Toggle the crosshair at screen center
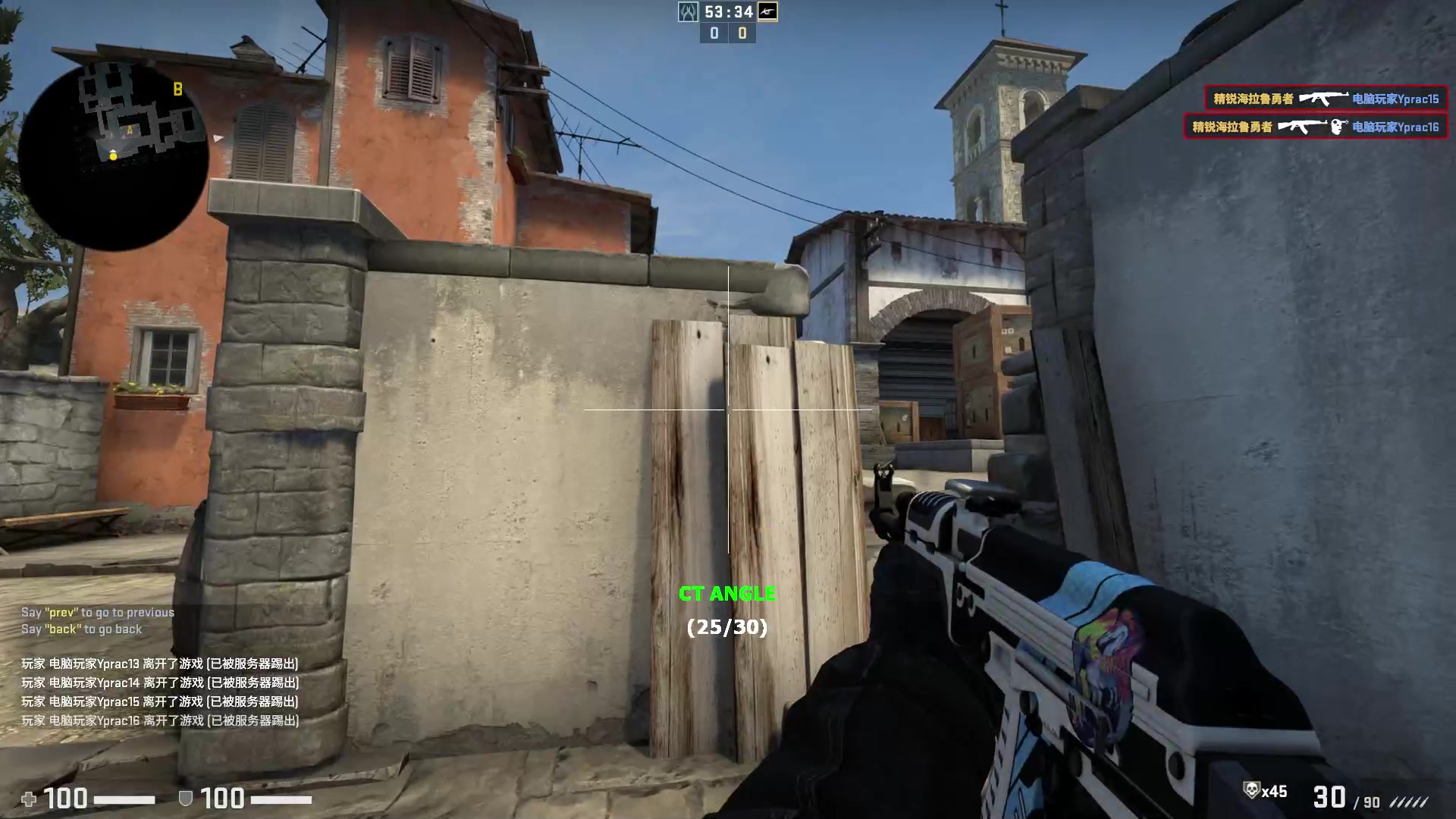1456x819 pixels. pos(728,408)
